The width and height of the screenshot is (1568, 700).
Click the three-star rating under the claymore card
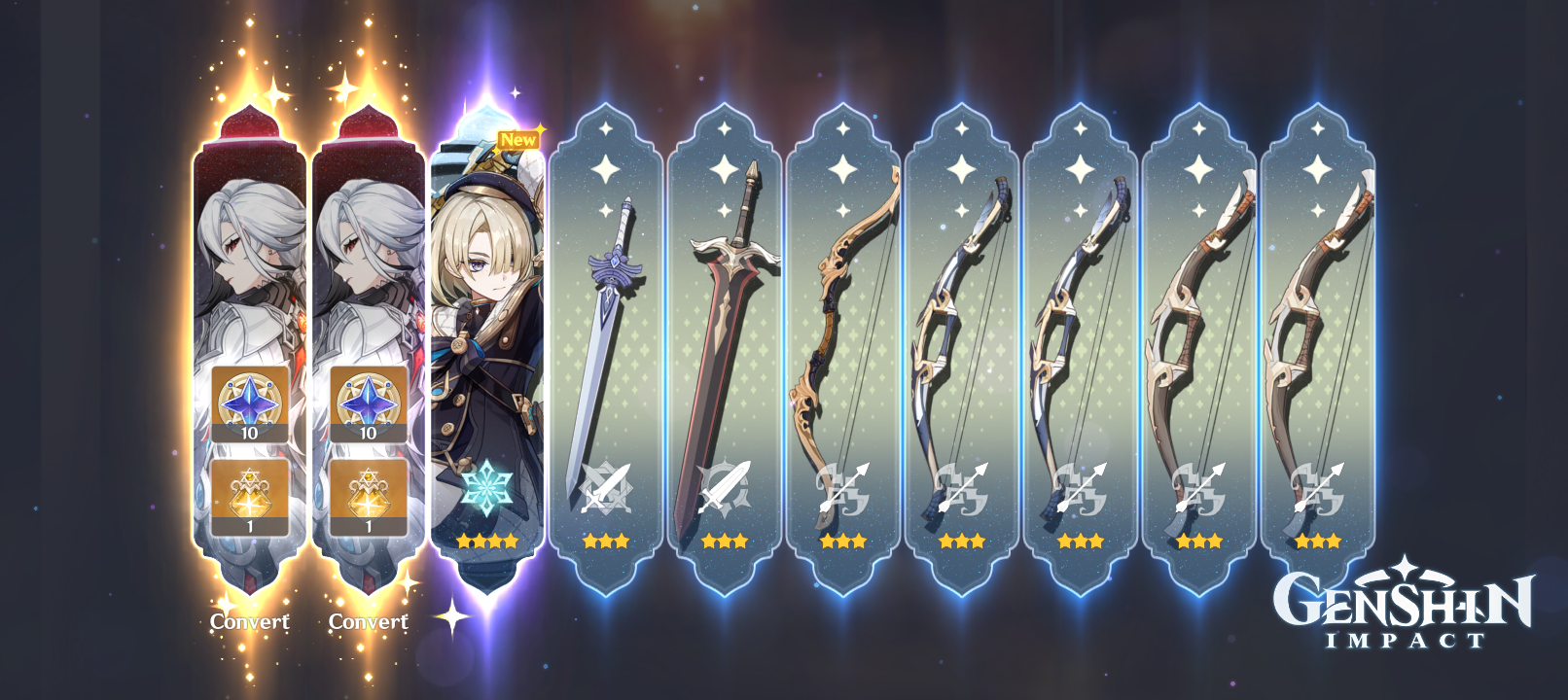tap(722, 540)
